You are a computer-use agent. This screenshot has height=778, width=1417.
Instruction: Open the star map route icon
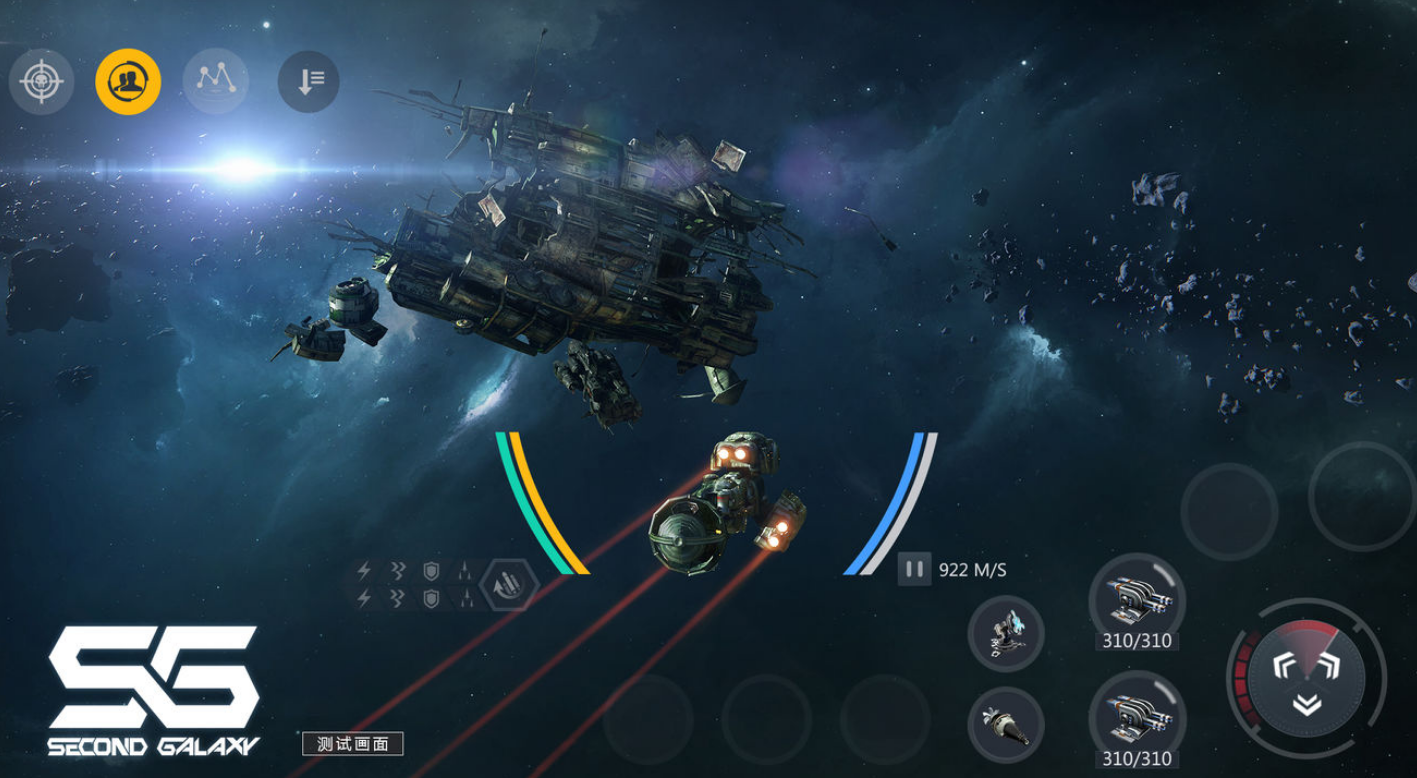[x=215, y=82]
